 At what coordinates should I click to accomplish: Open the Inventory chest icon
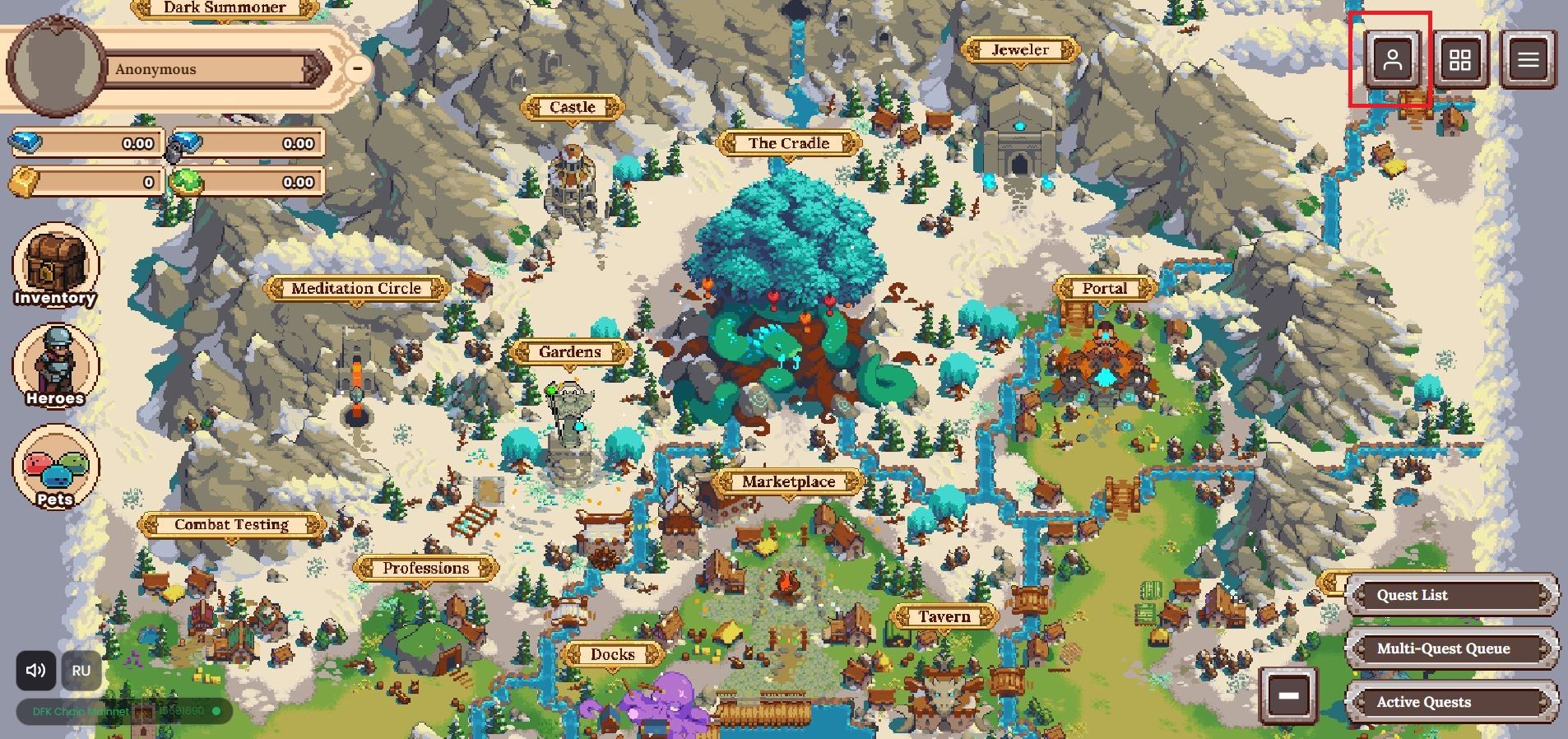(55, 267)
